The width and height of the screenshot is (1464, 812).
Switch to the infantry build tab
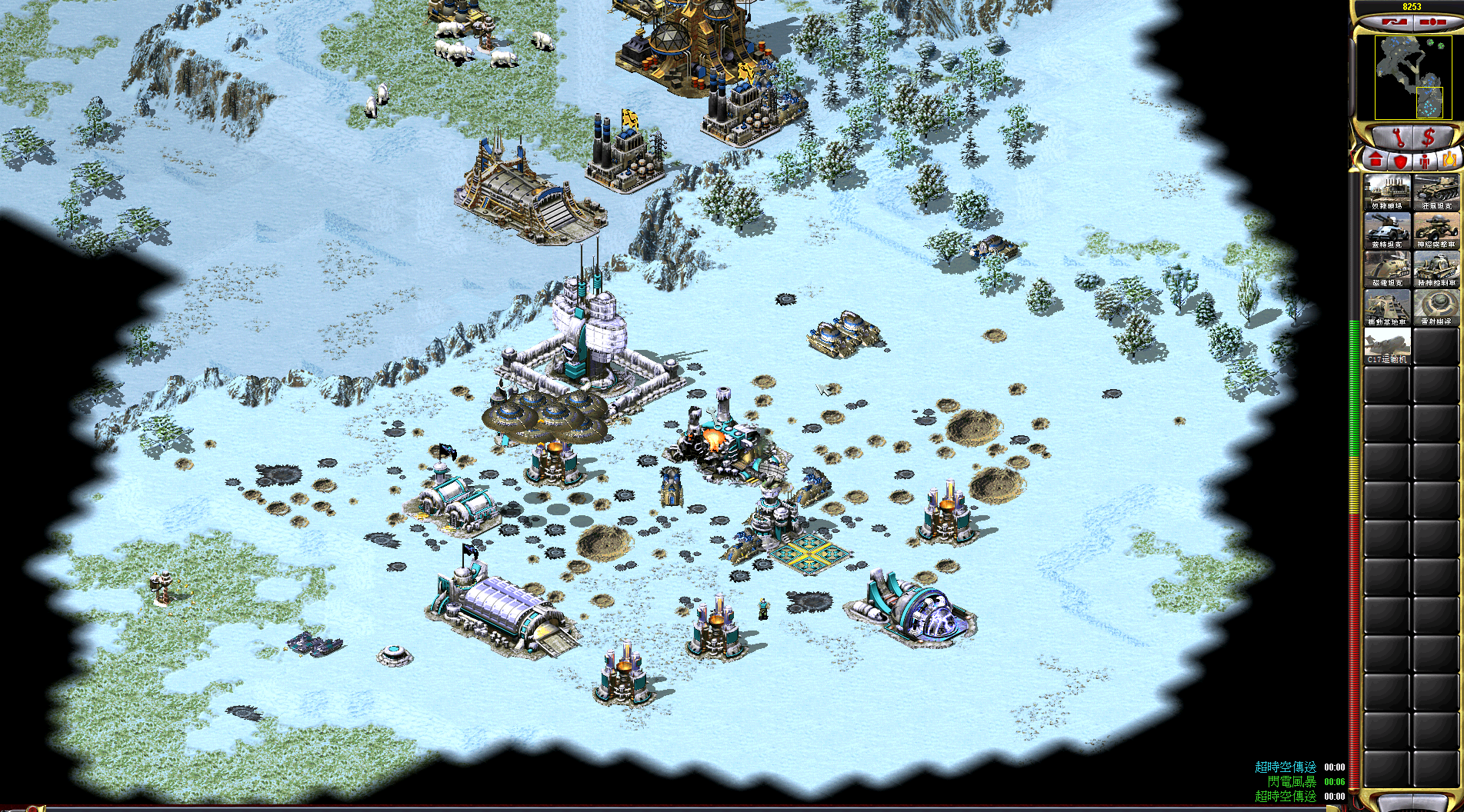(1425, 160)
